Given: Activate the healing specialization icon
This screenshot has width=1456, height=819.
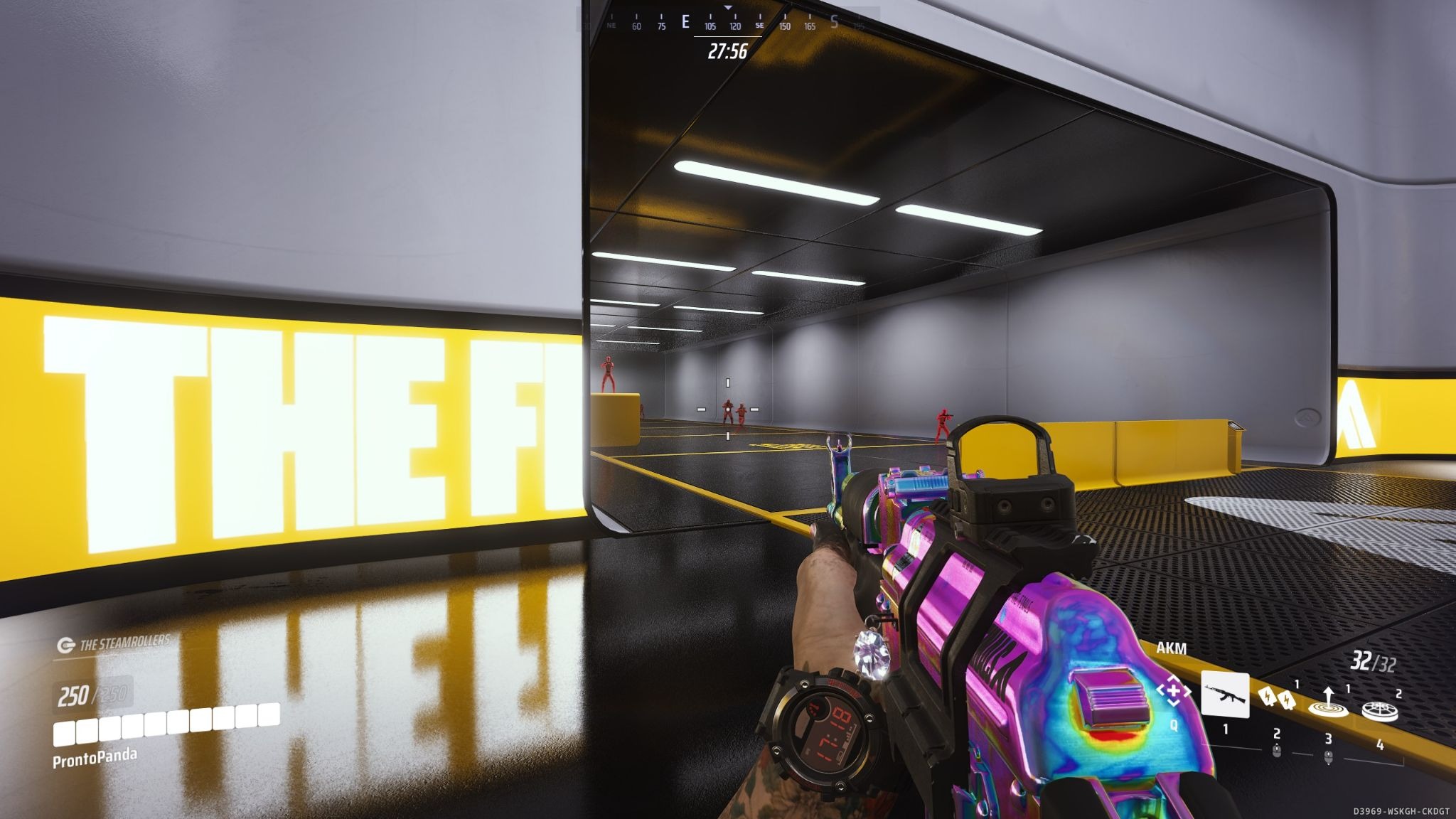Looking at the screenshot, I should (x=1172, y=691).
